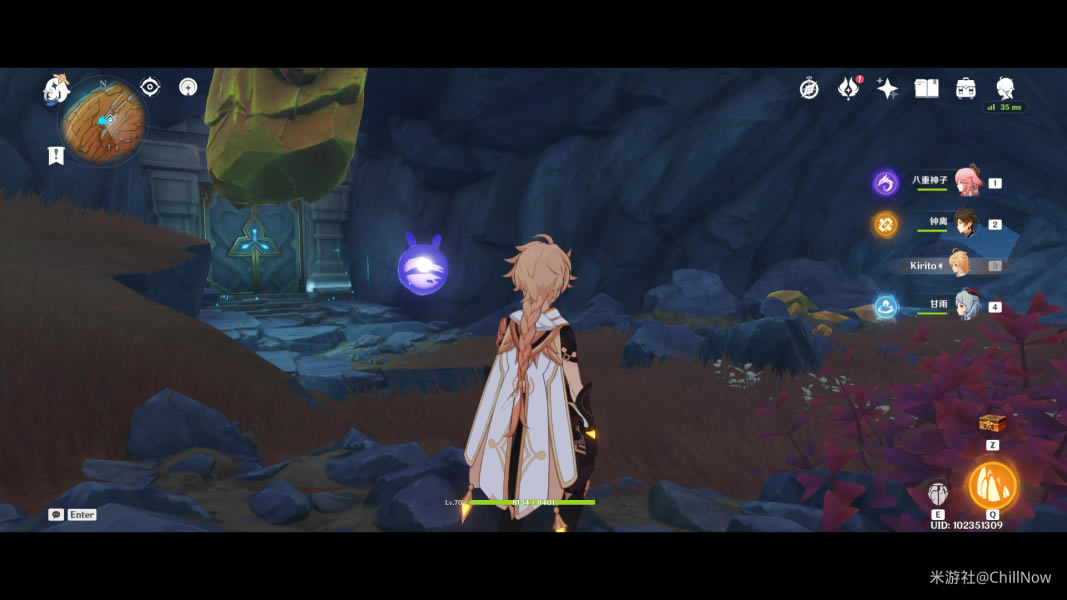Trigger the grey Elemental Skill icon
Screen dimensions: 1067x600
click(x=937, y=493)
